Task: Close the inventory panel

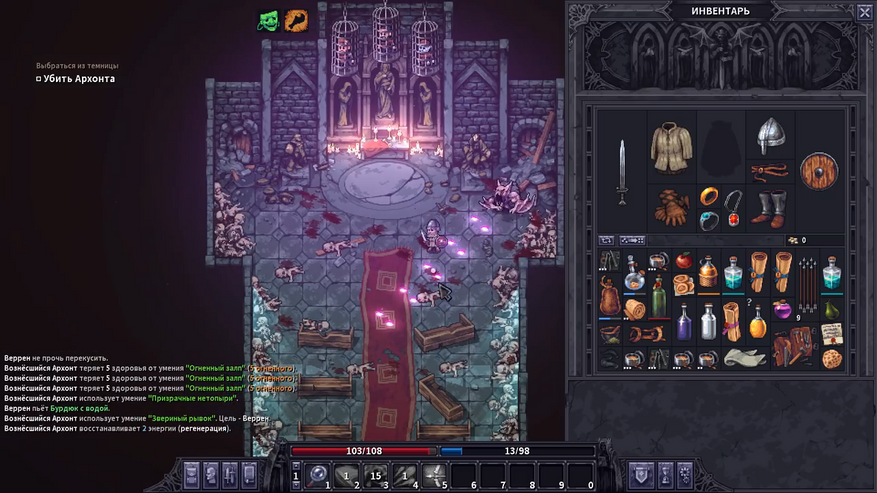Action: [x=864, y=12]
